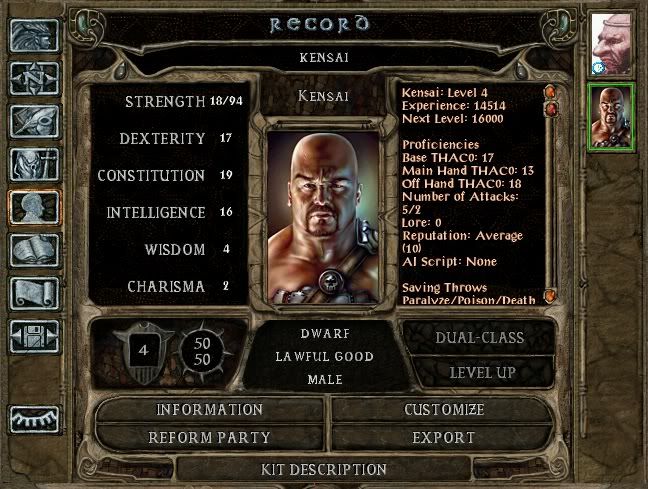Show the Kit Description
The height and width of the screenshot is (489, 648).
click(x=323, y=469)
